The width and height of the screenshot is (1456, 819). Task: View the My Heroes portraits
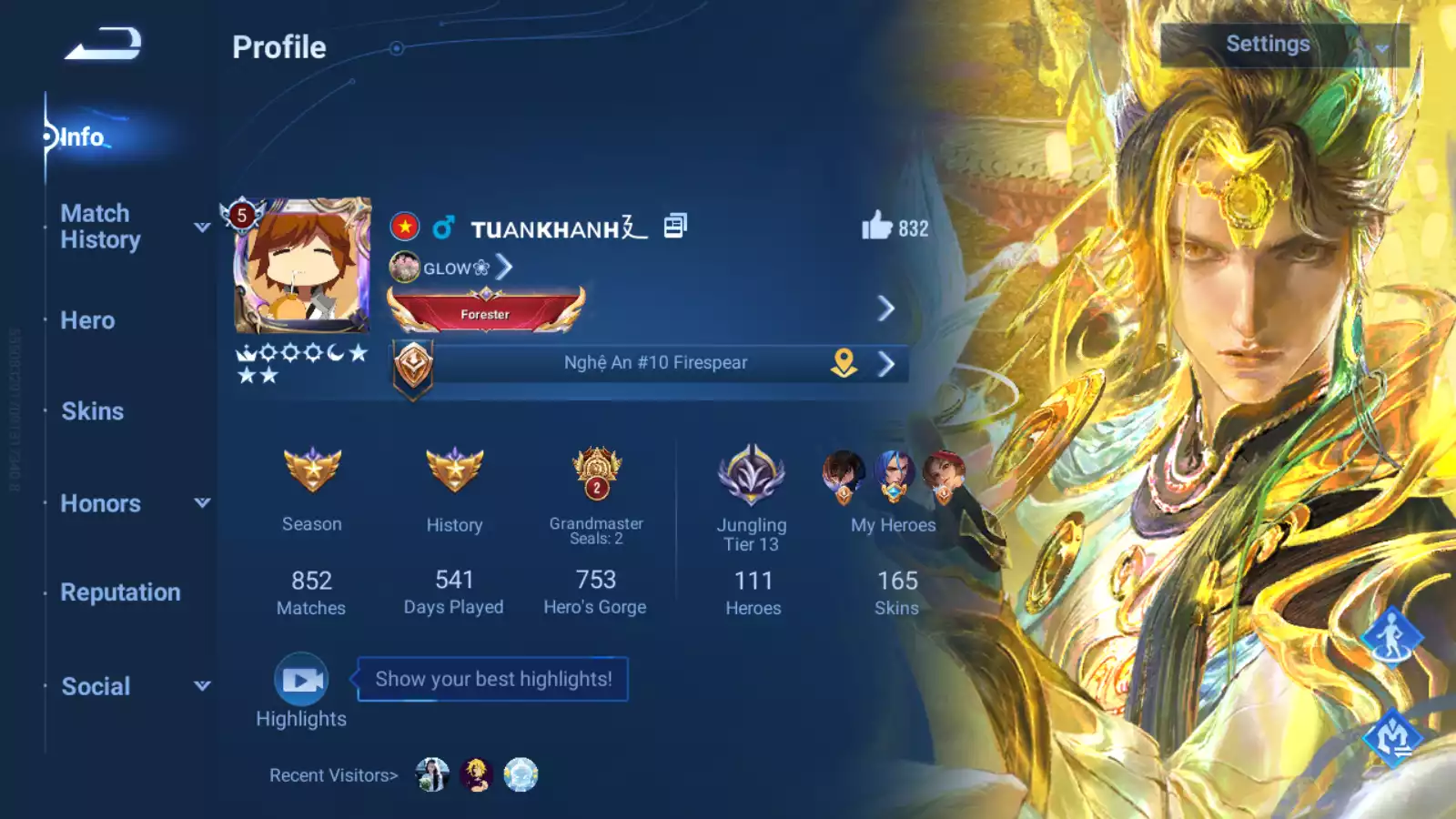[893, 476]
